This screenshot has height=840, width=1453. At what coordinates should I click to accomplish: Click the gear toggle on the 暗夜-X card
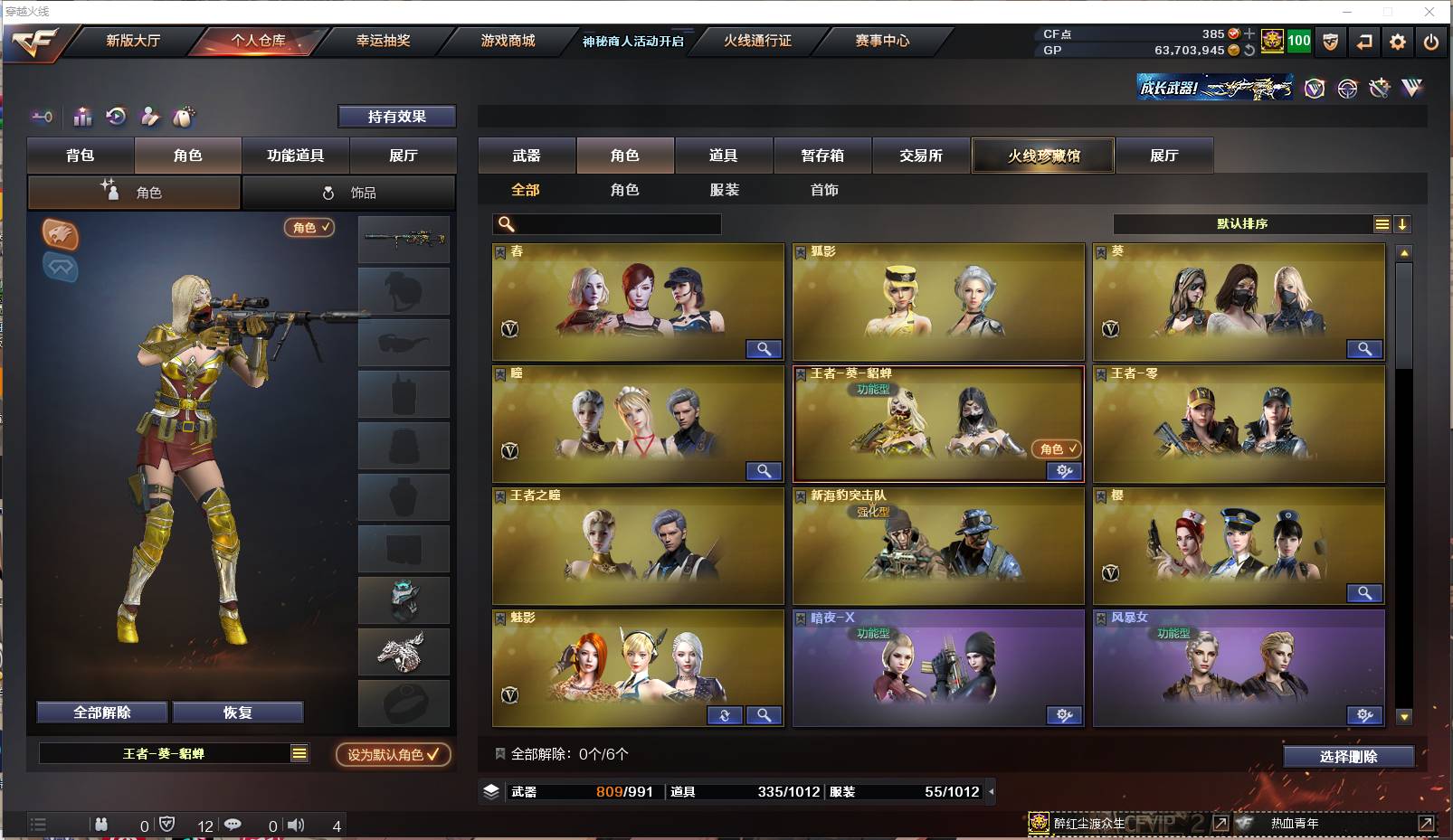pos(1063,716)
